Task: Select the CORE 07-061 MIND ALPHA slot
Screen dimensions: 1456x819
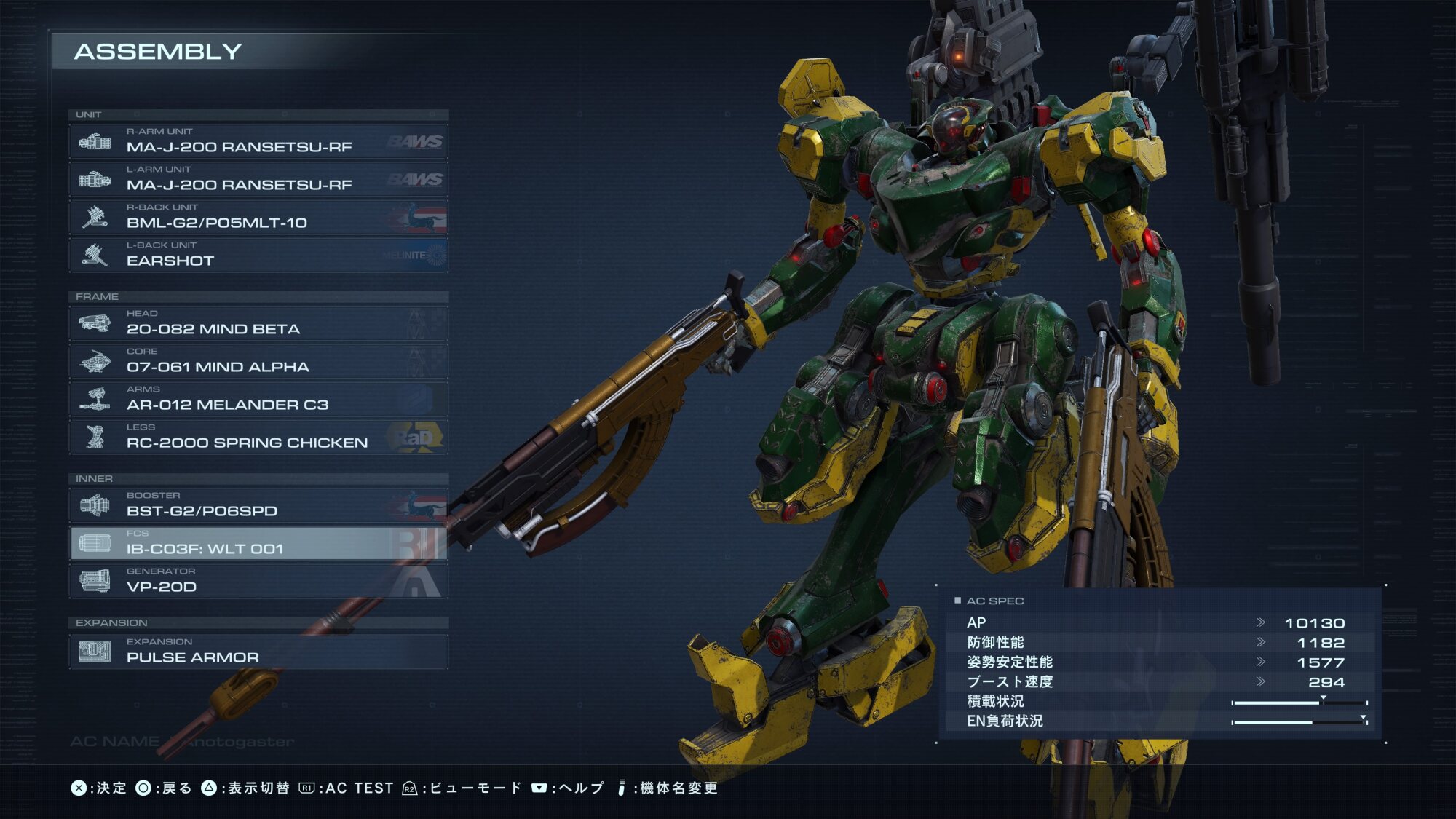Action: pos(258,361)
